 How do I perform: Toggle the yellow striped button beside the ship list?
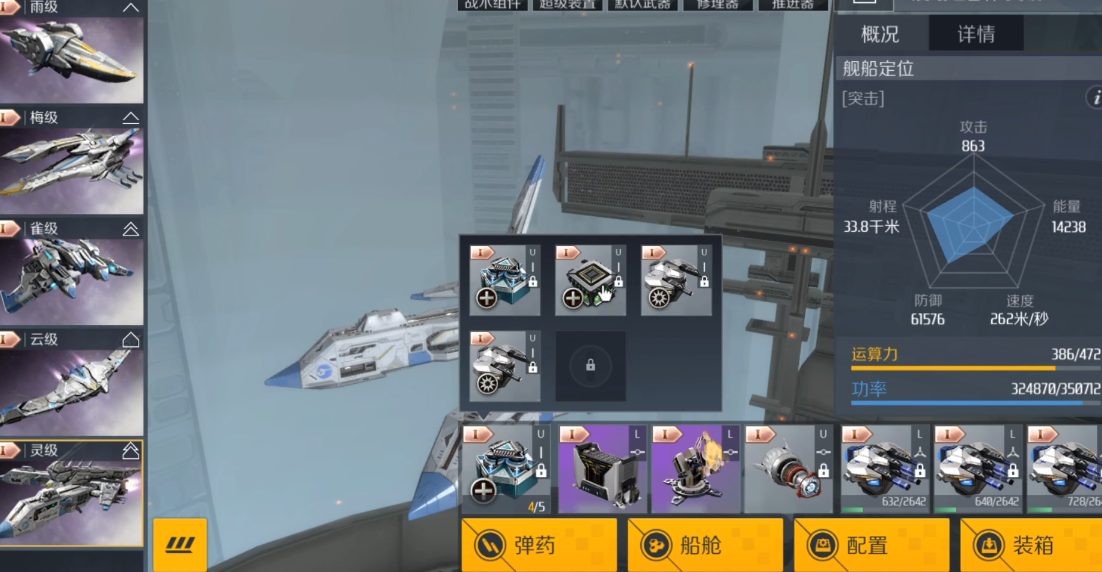point(180,545)
